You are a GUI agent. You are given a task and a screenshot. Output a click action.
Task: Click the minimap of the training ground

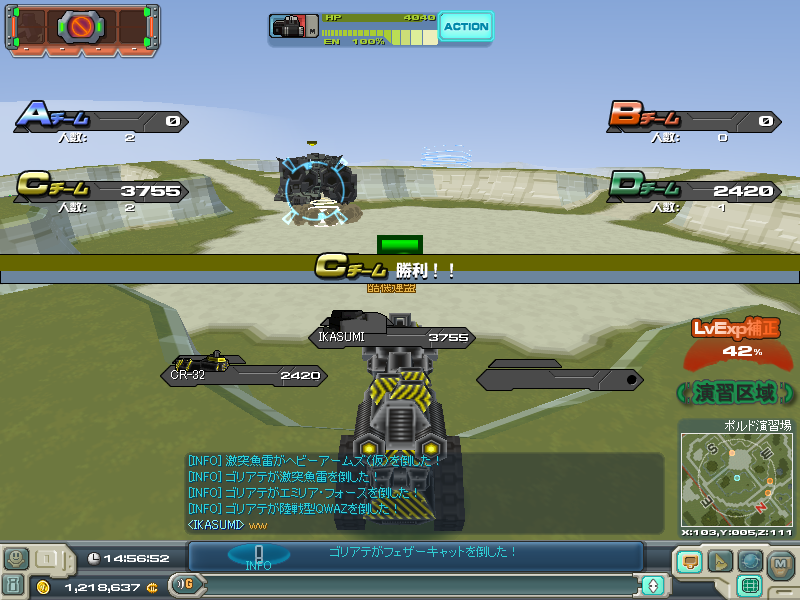coord(737,480)
